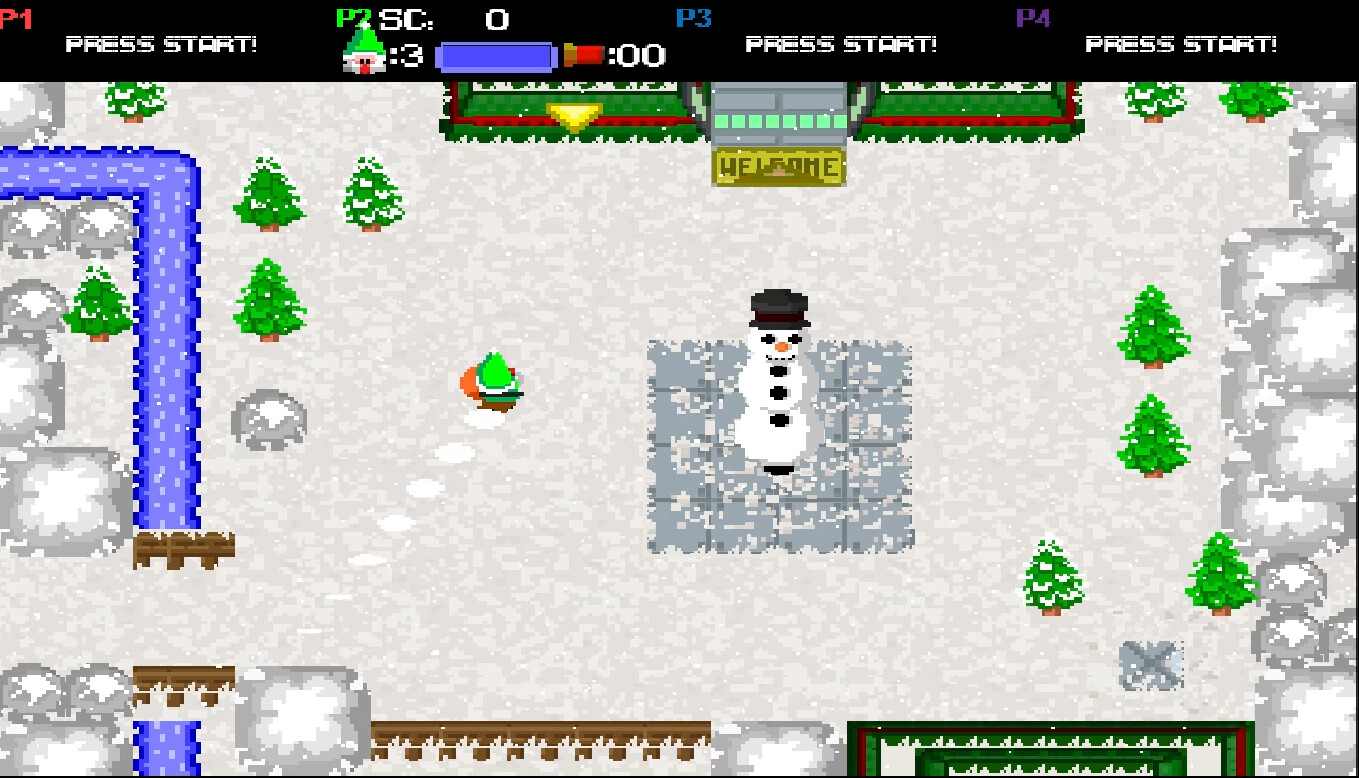Click the WELCOME doormat sign
The image size is (1359, 778).
pos(778,166)
